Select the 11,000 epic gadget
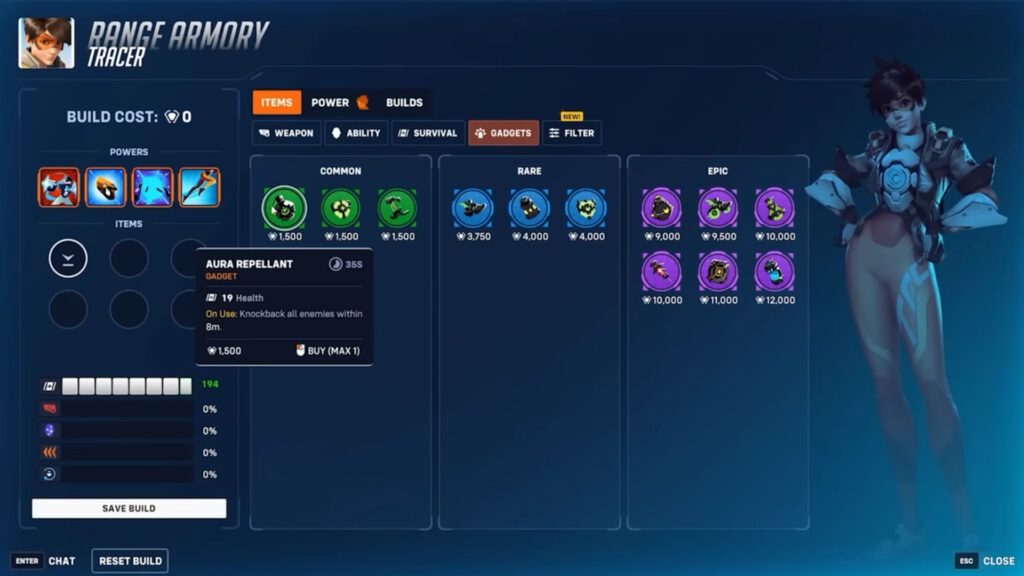1024x576 pixels. [x=717, y=271]
